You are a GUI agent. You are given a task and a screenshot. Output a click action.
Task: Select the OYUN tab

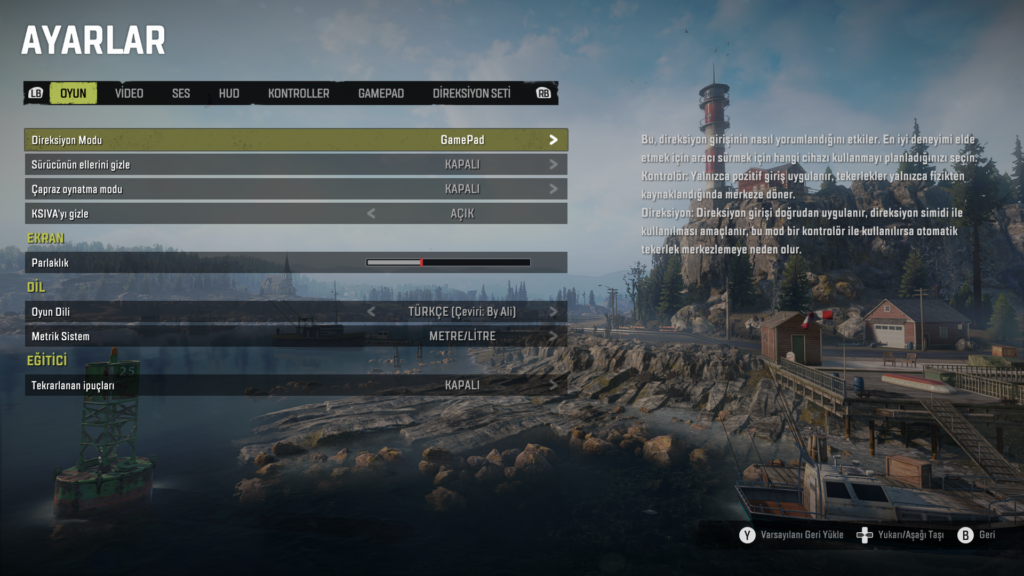coord(73,93)
